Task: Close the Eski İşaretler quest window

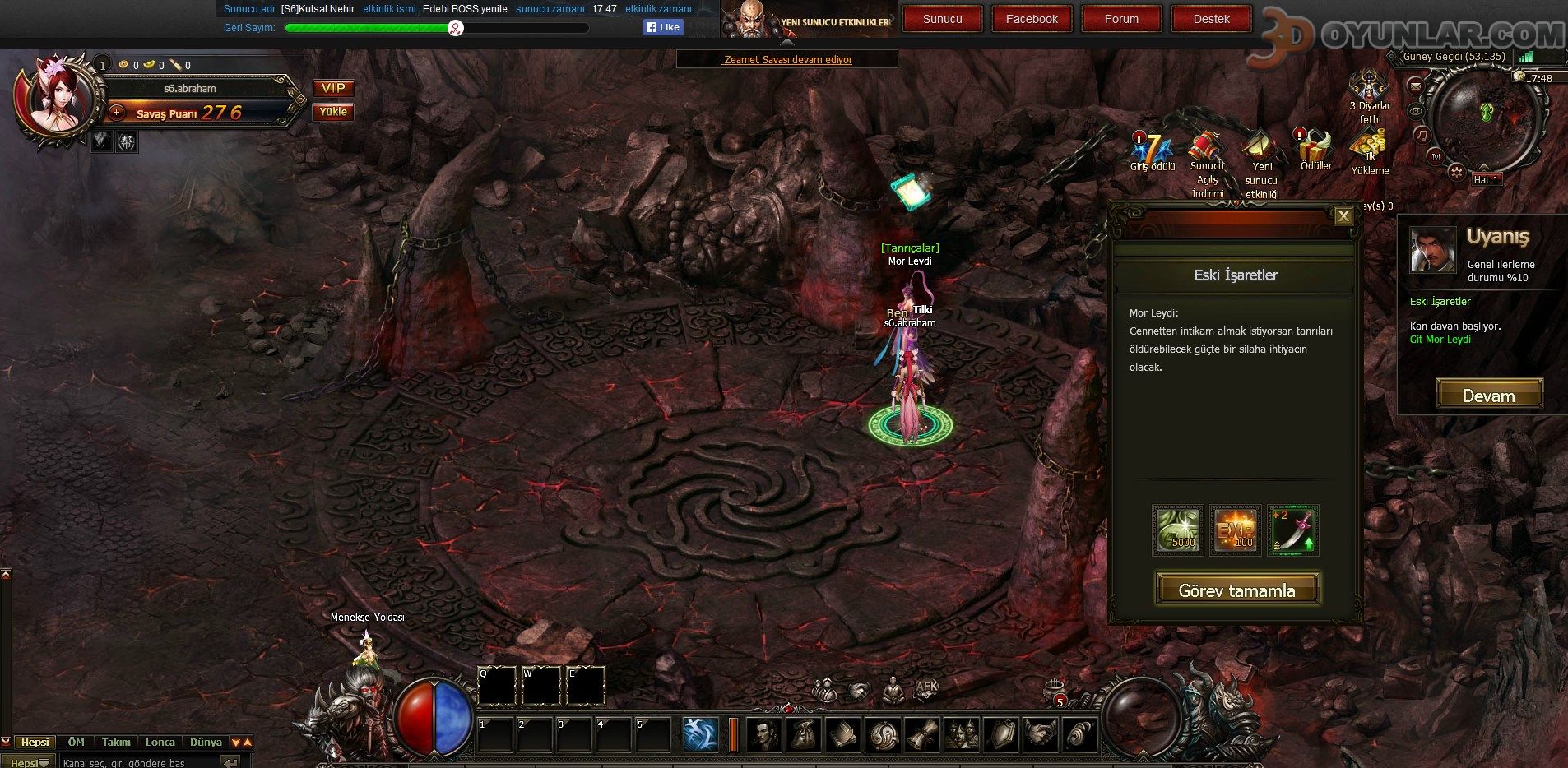Action: coord(1343,216)
